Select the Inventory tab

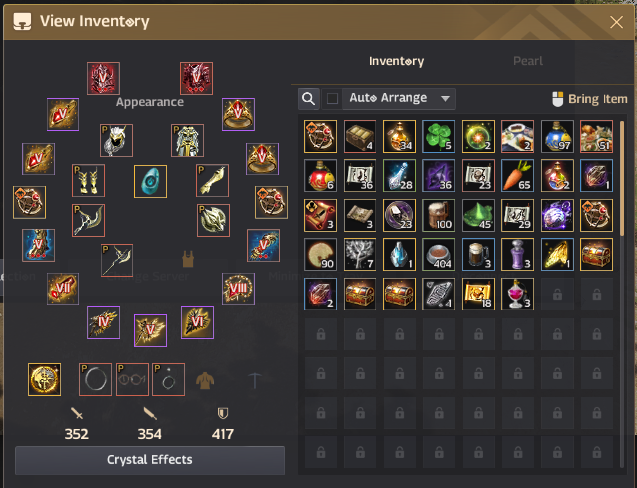[x=396, y=61]
